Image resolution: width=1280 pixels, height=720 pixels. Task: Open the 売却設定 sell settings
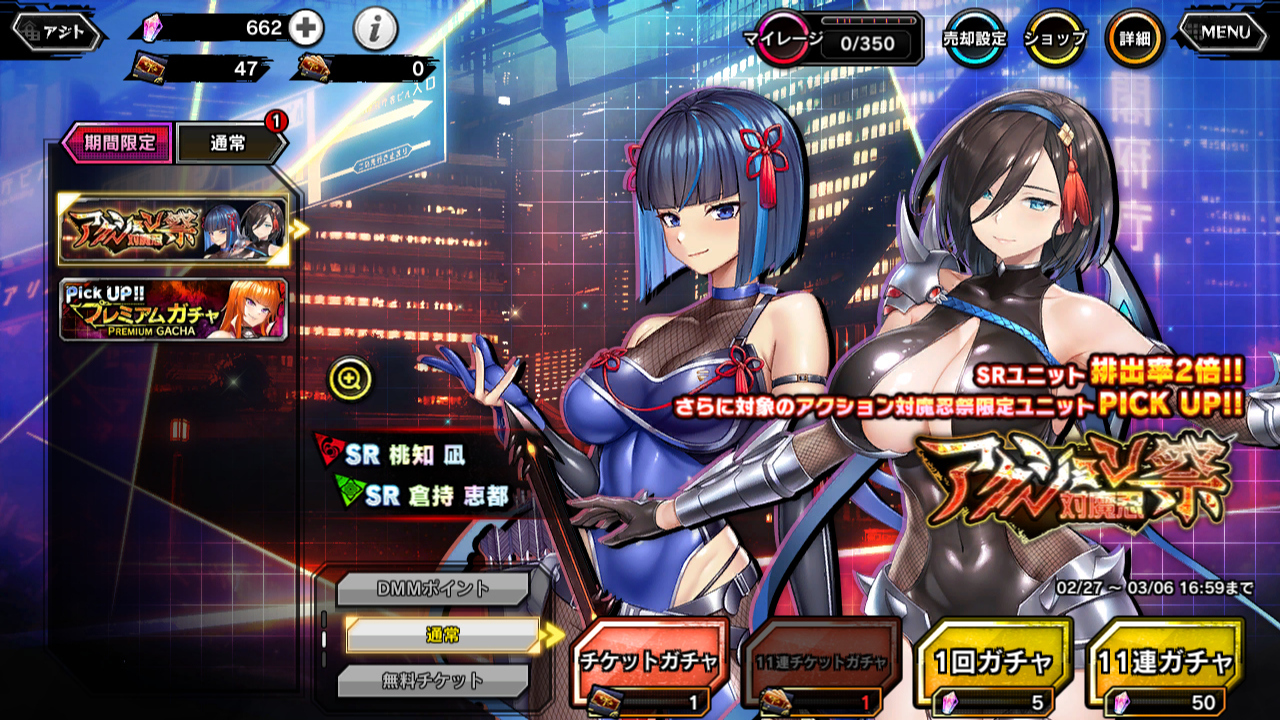tap(975, 39)
